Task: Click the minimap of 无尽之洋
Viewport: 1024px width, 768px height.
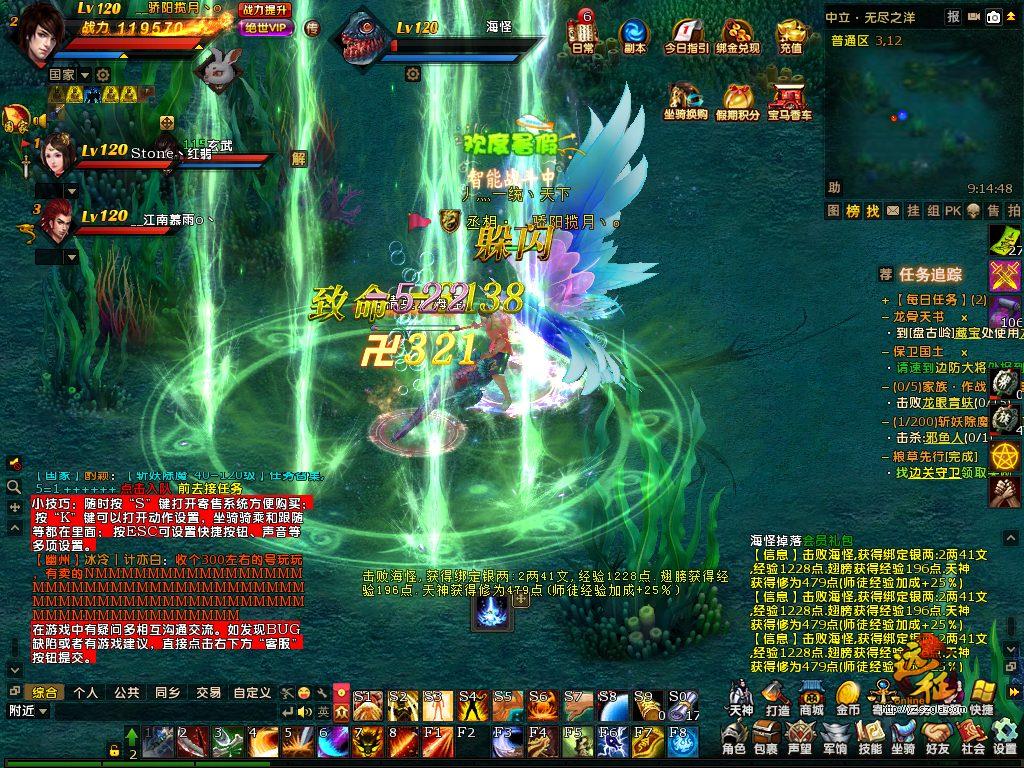Action: [x=922, y=112]
